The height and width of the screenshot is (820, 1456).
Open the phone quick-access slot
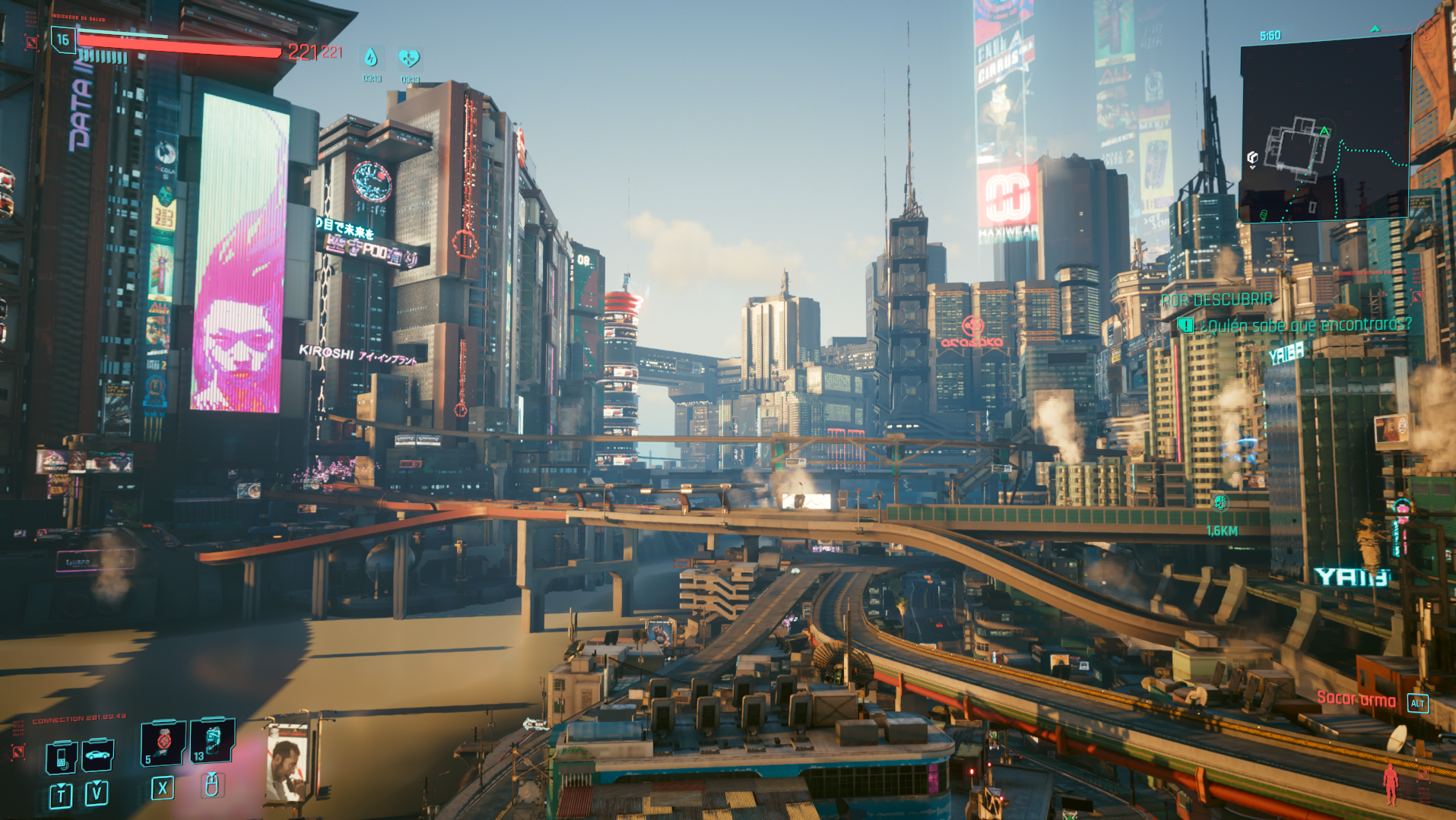62,756
